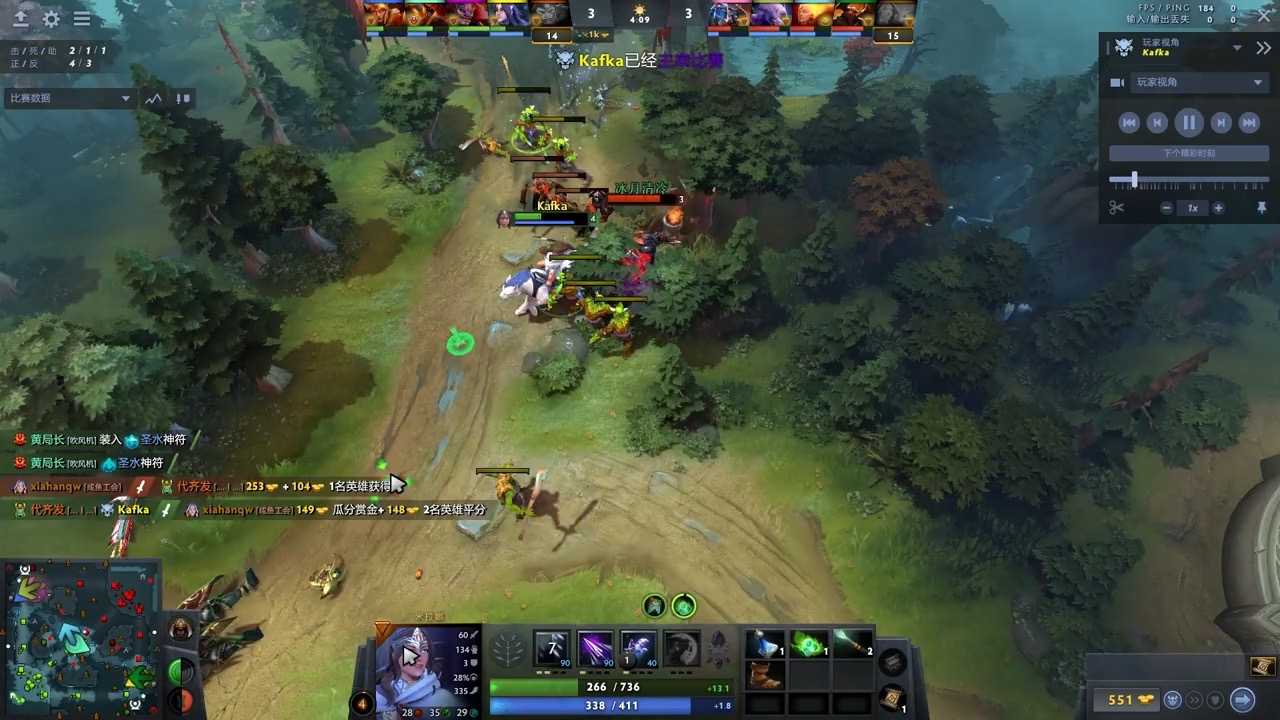
Task: Collapse the panel with double chevron arrows
Action: tap(1263, 47)
